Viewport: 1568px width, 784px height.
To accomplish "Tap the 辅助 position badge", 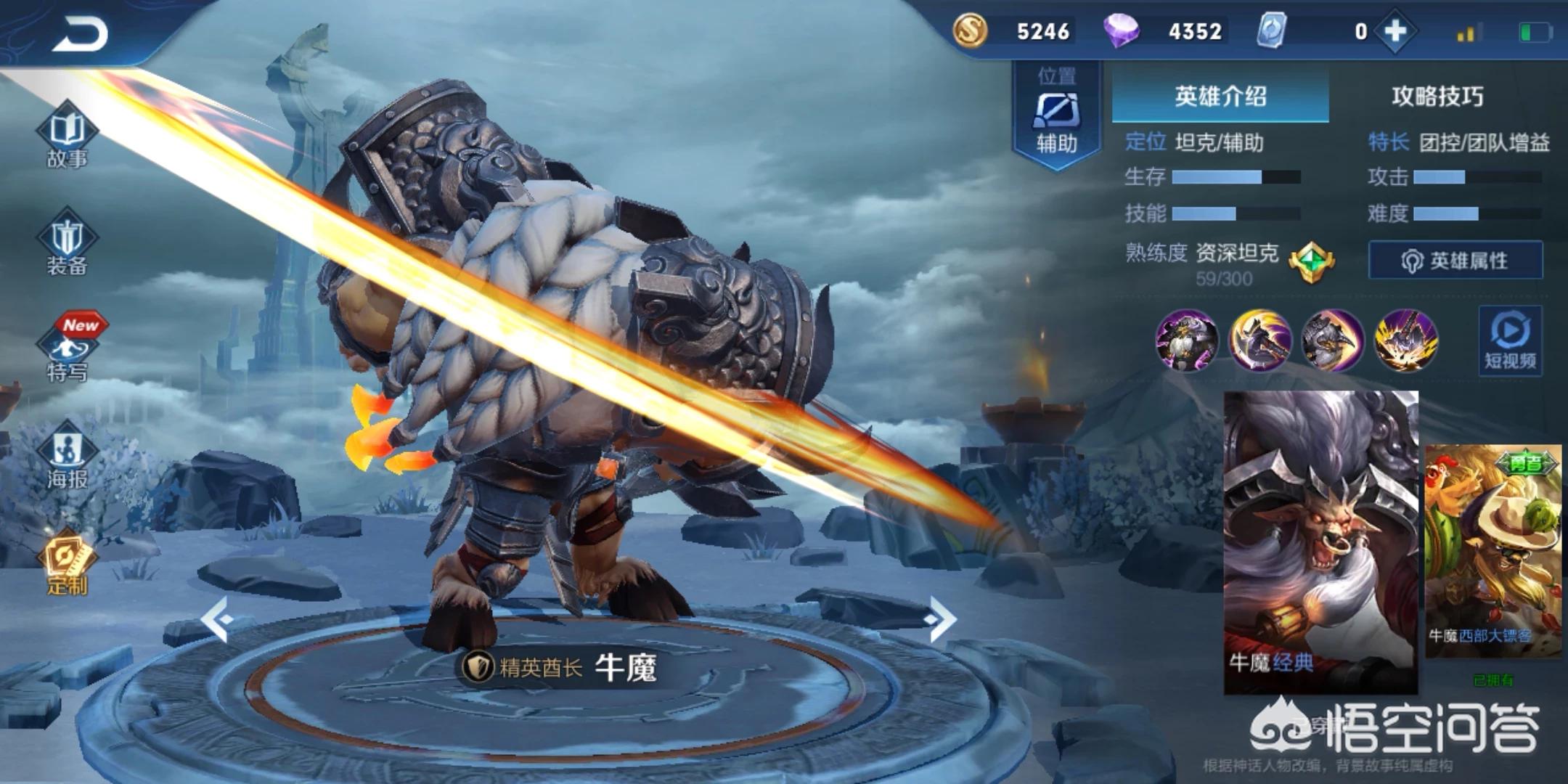I will click(x=1056, y=116).
